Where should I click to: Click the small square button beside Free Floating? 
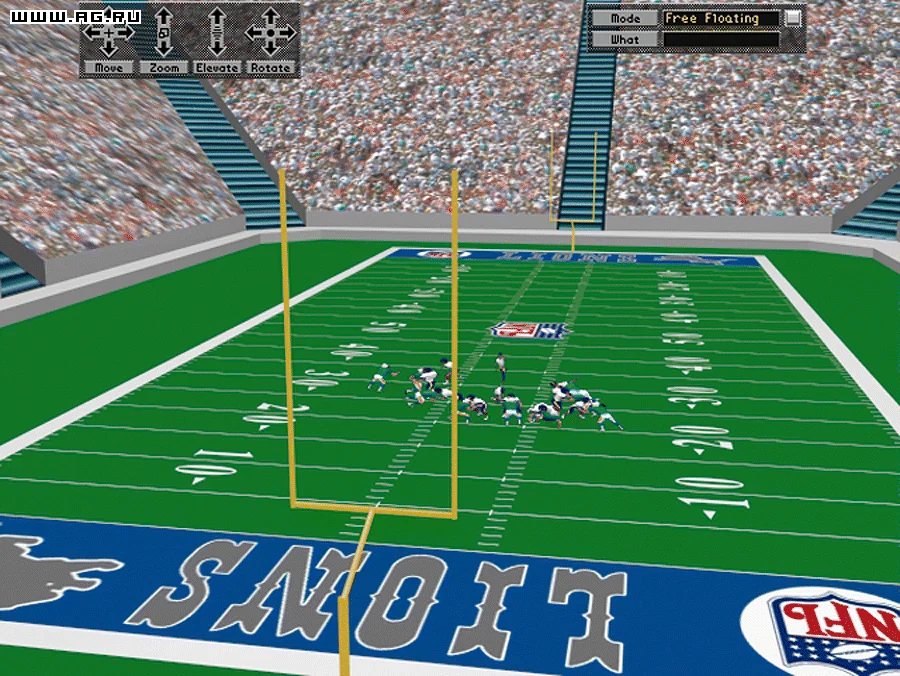click(x=793, y=18)
